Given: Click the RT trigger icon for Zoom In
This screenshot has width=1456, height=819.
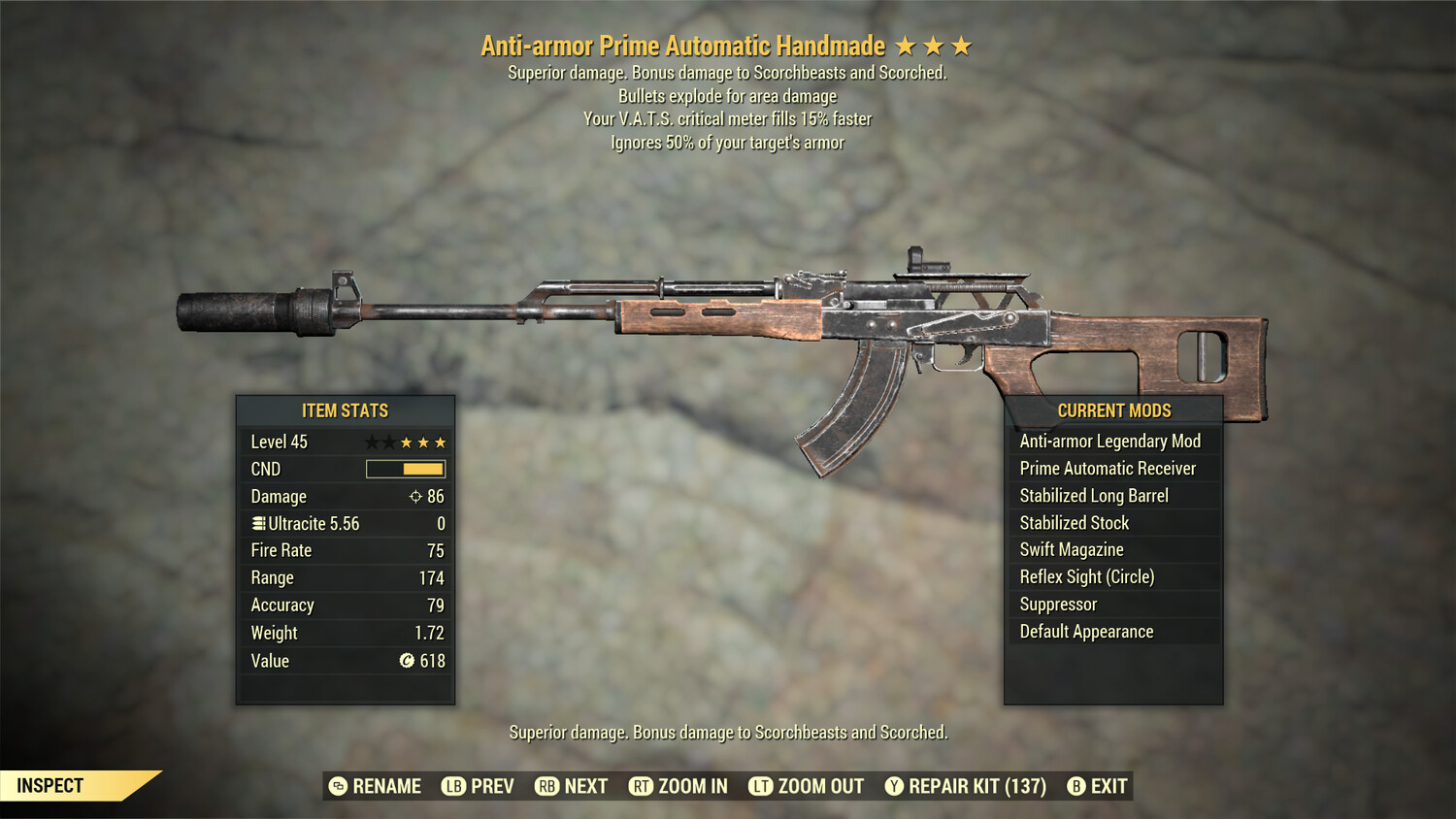Looking at the screenshot, I should click(642, 786).
